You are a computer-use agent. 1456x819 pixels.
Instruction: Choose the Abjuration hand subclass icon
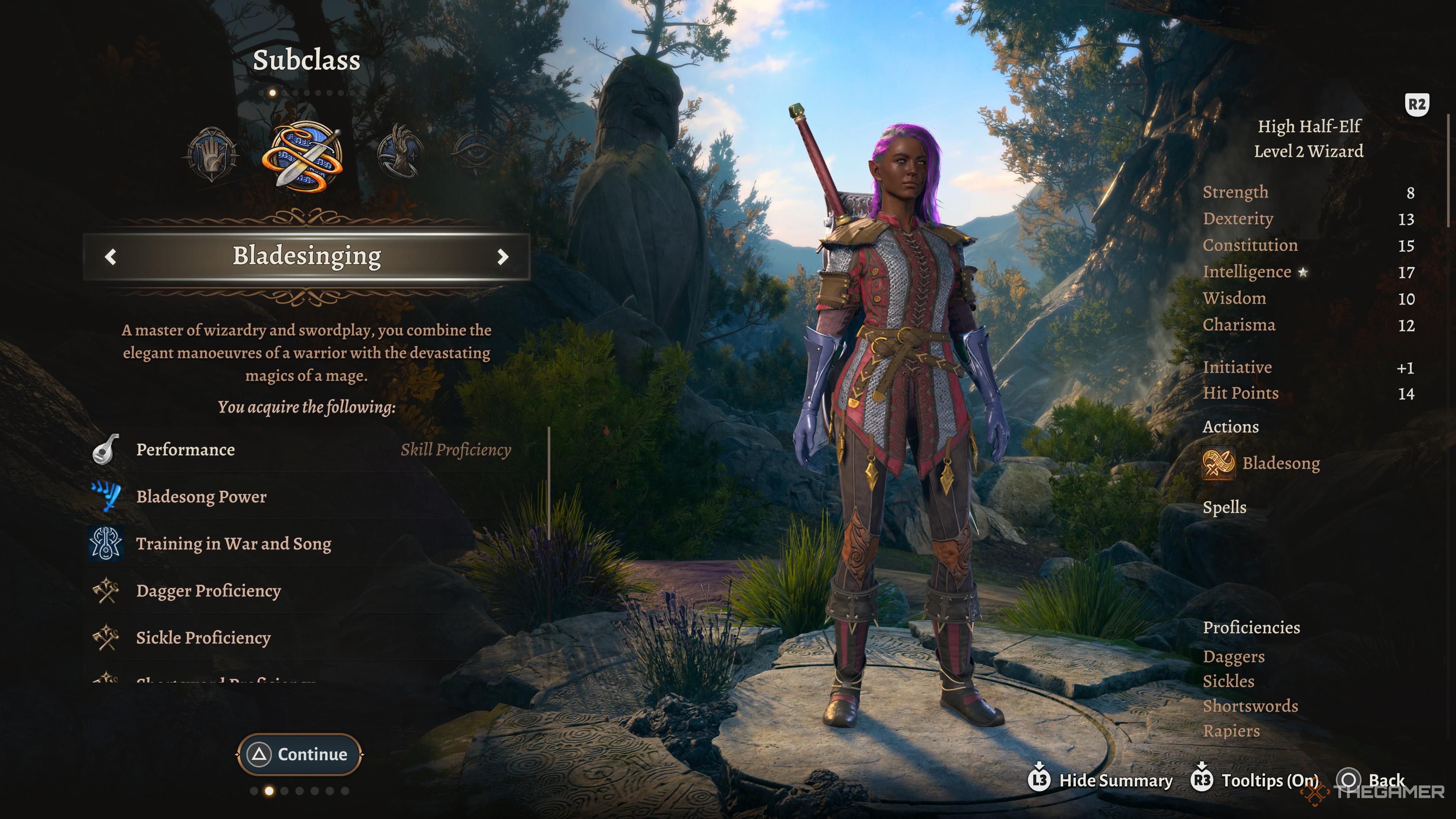click(x=212, y=154)
